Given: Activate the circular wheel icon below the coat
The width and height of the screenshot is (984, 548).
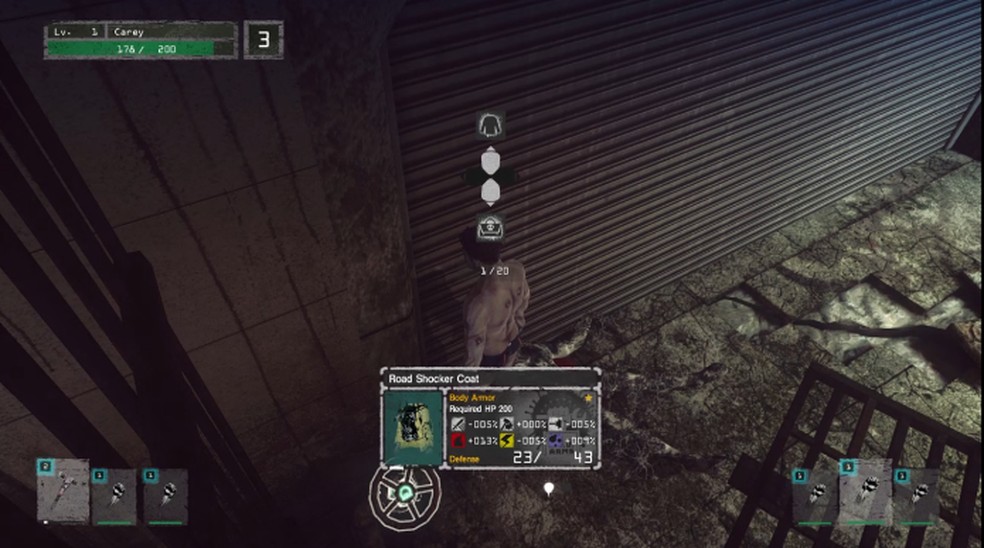Looking at the screenshot, I should click(403, 494).
